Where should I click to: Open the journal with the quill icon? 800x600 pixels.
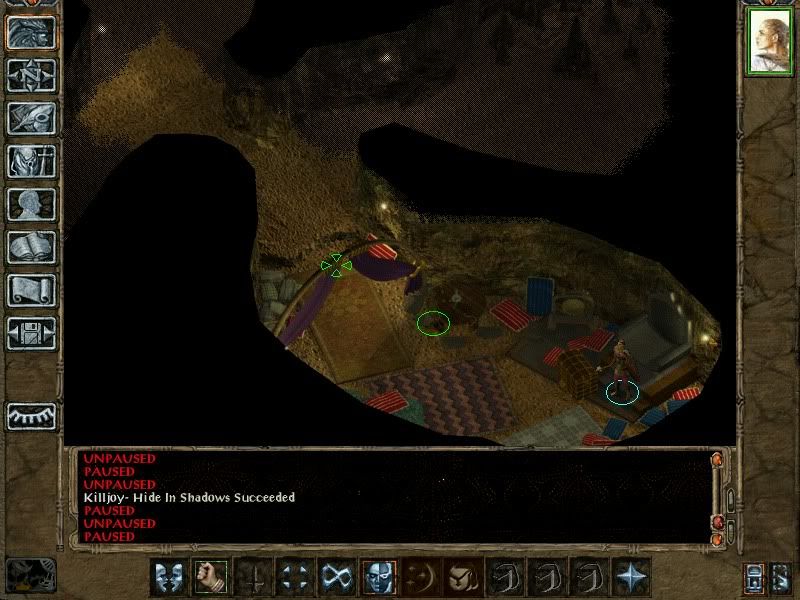pos(30,118)
